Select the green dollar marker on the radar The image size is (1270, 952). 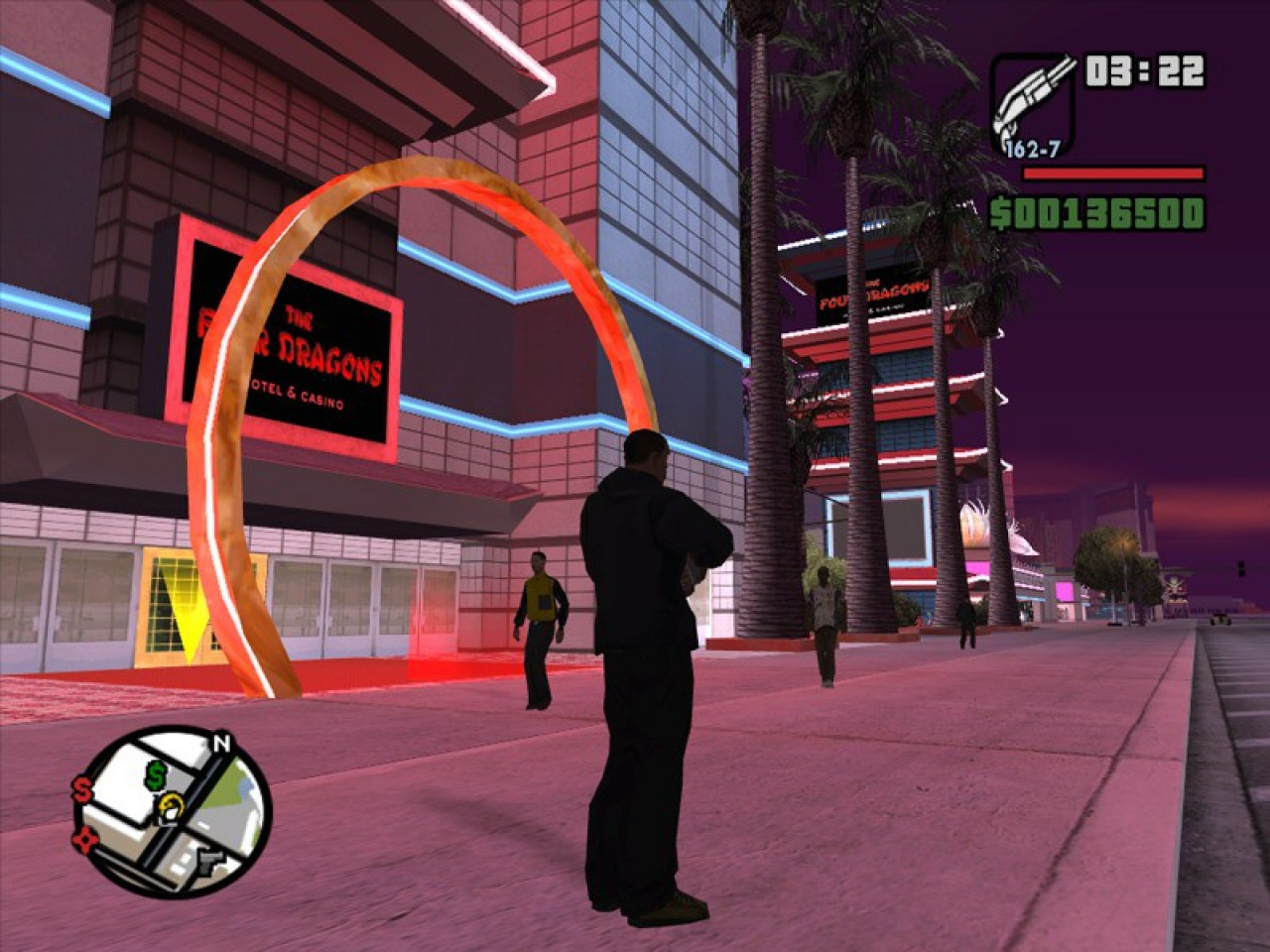point(156,775)
